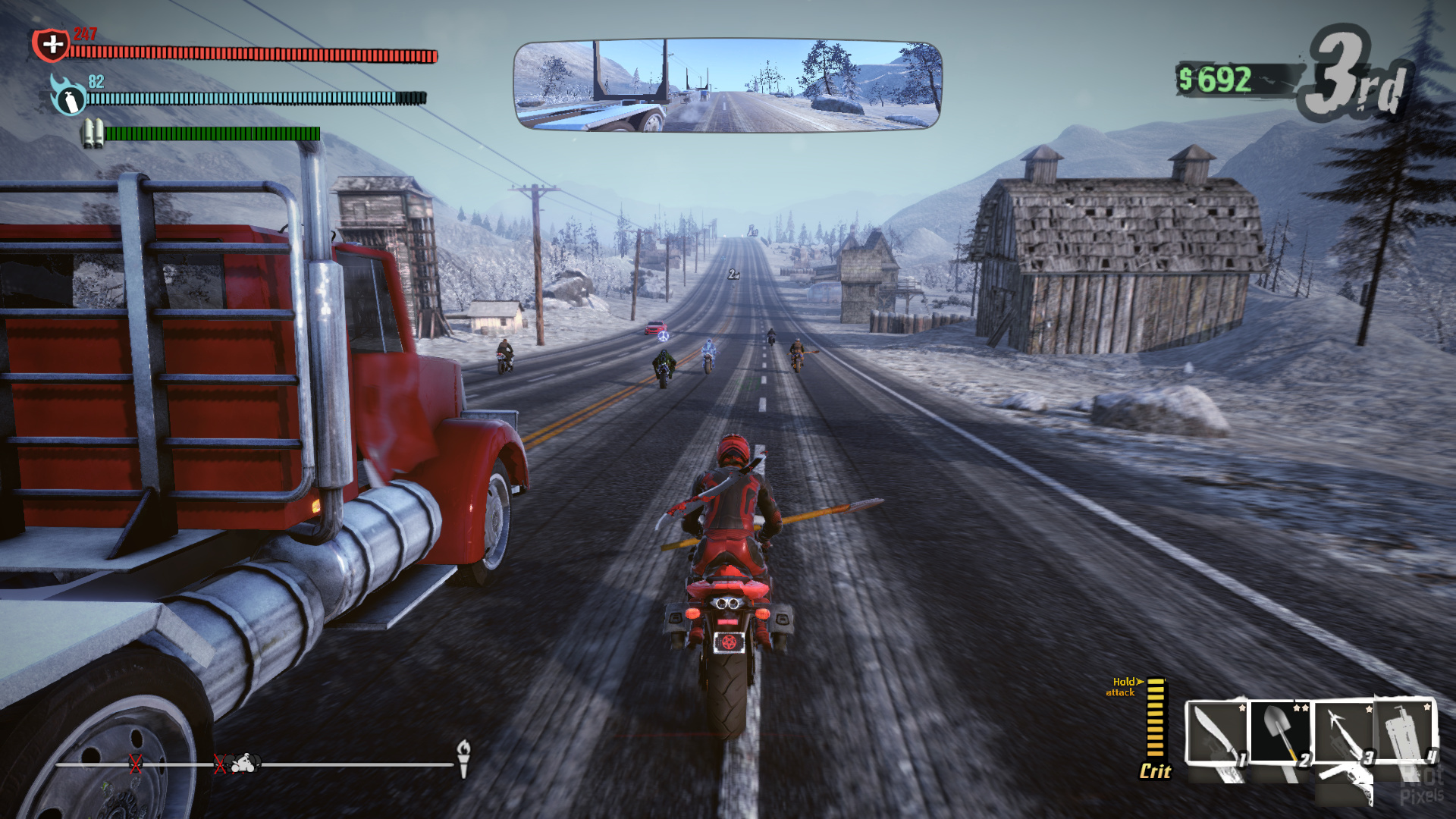Click the blue nitro canister icon

point(67,96)
